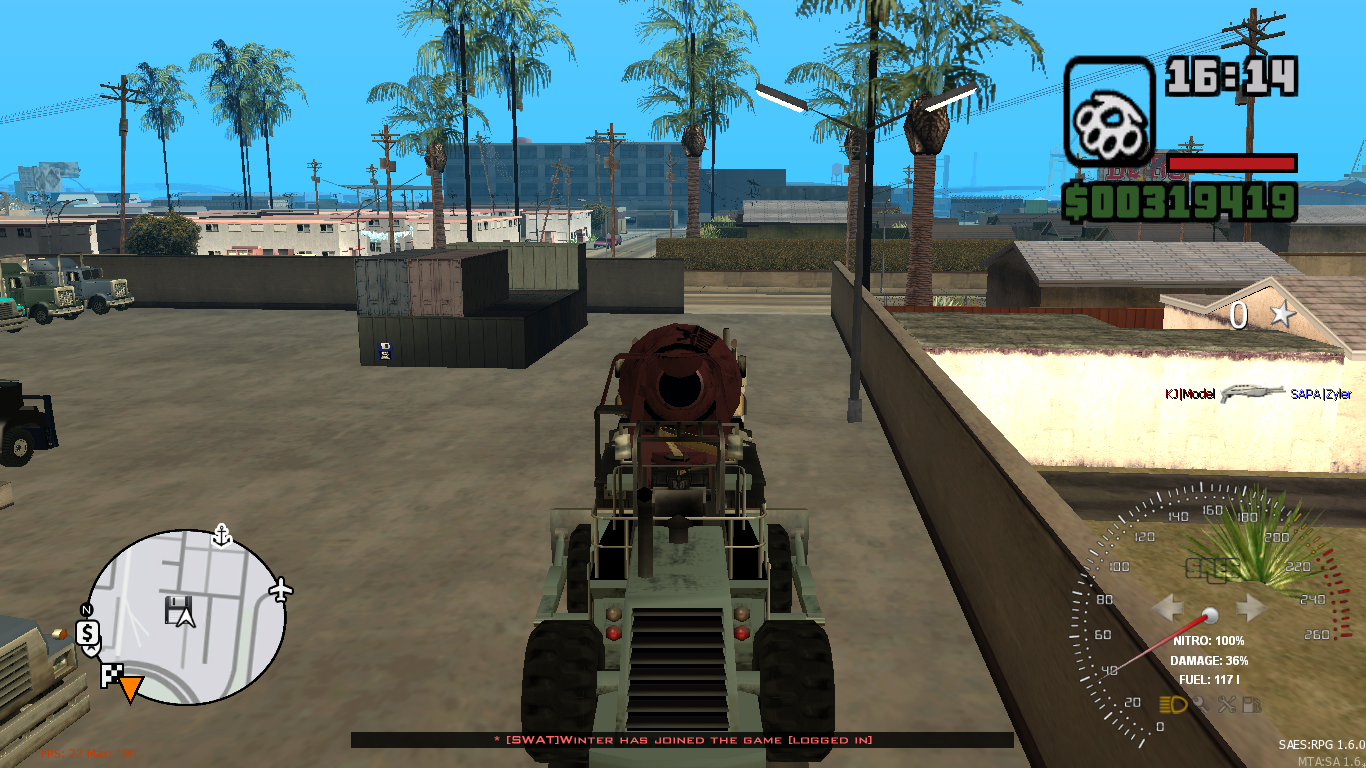Click the floppy disk save blip on the minimap
Screen dimensions: 1366x768
coord(177,610)
